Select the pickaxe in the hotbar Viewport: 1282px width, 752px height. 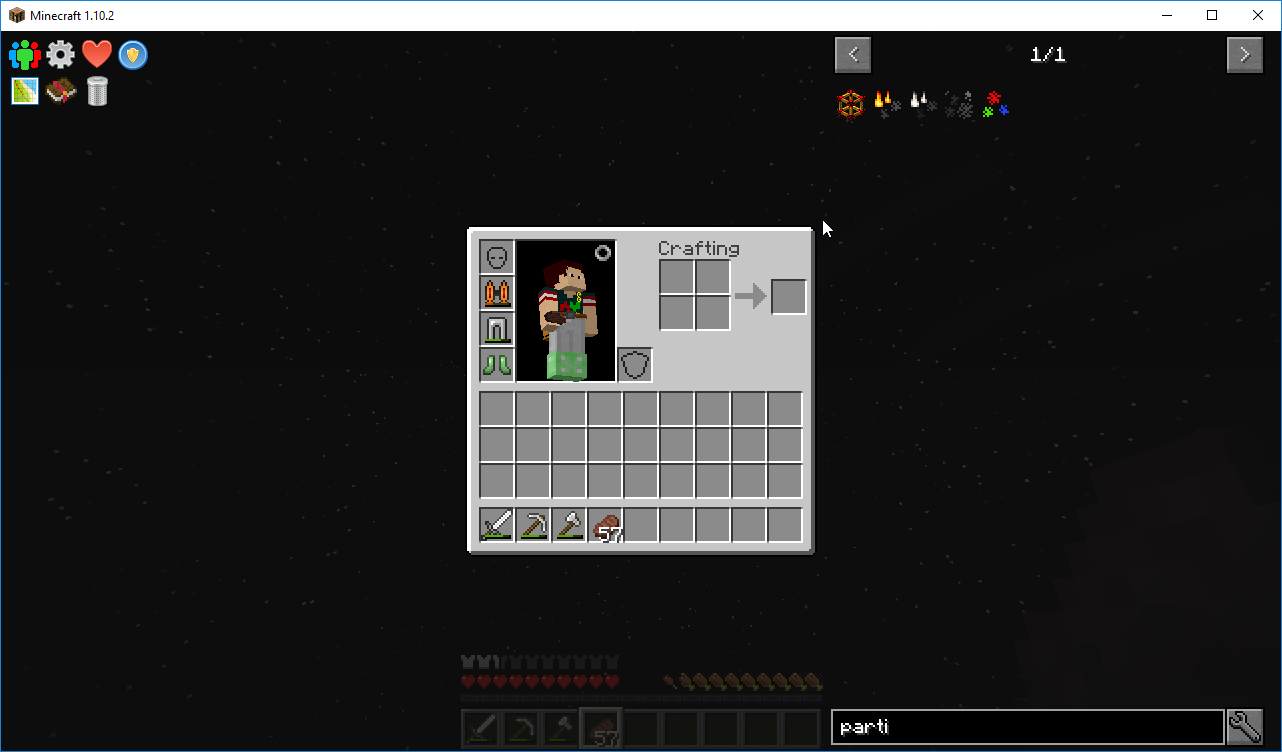[533, 525]
